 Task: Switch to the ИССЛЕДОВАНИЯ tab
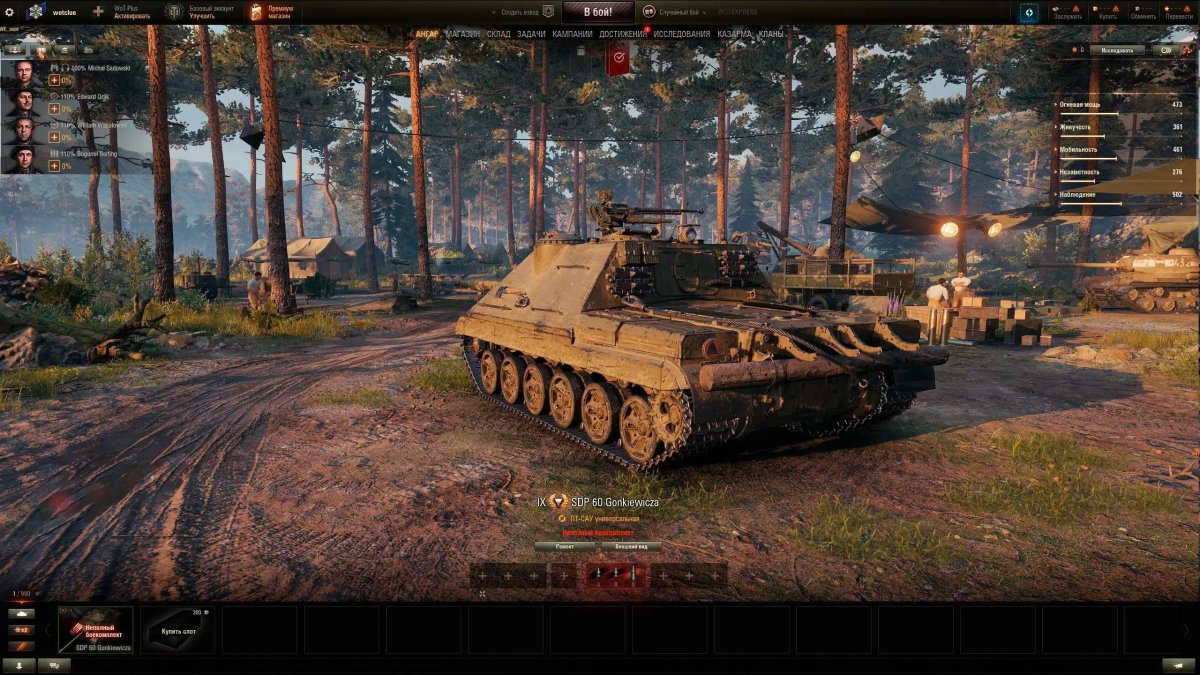click(x=682, y=34)
